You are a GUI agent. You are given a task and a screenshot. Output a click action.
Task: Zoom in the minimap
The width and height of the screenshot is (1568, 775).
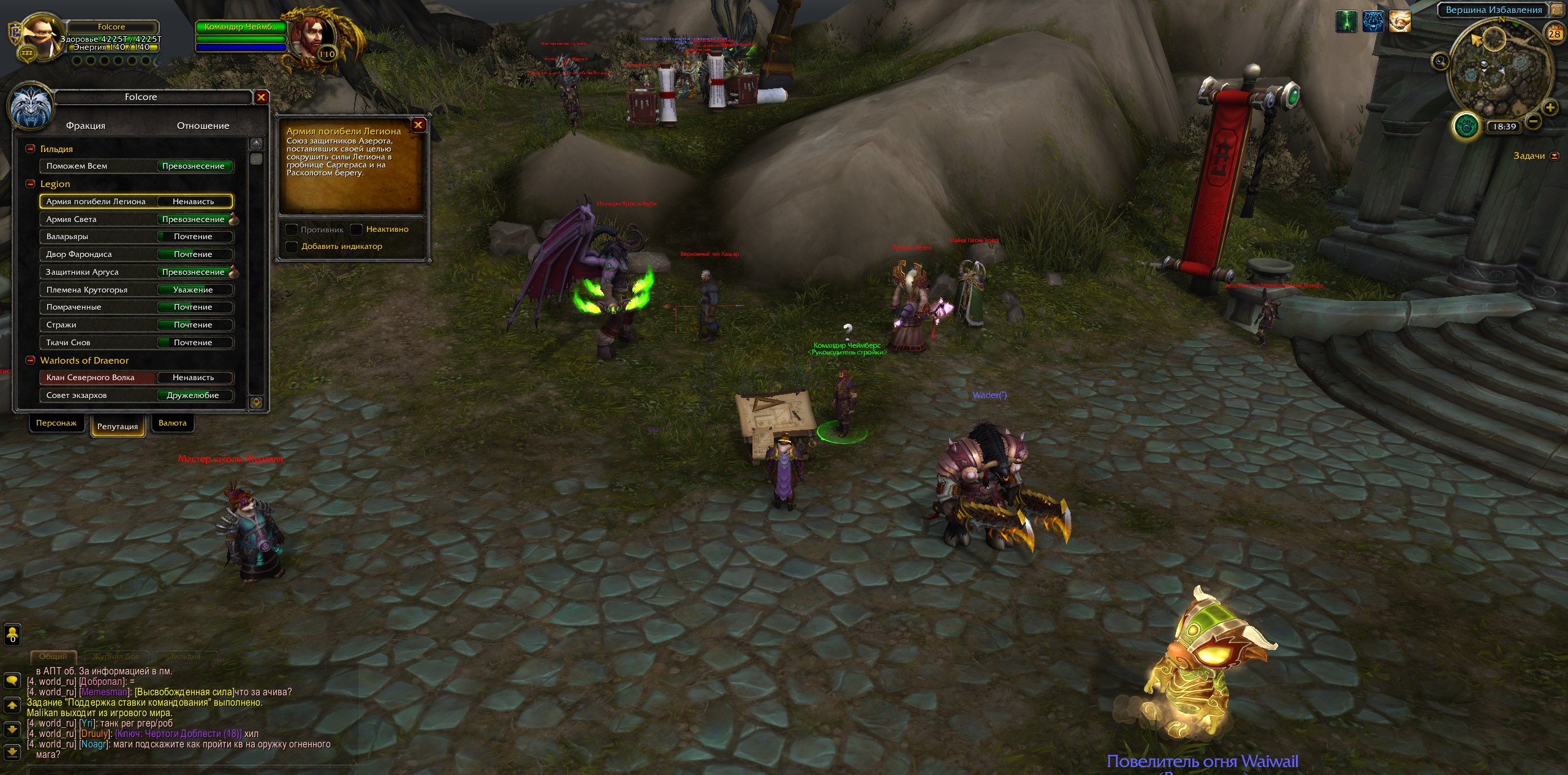(1550, 108)
